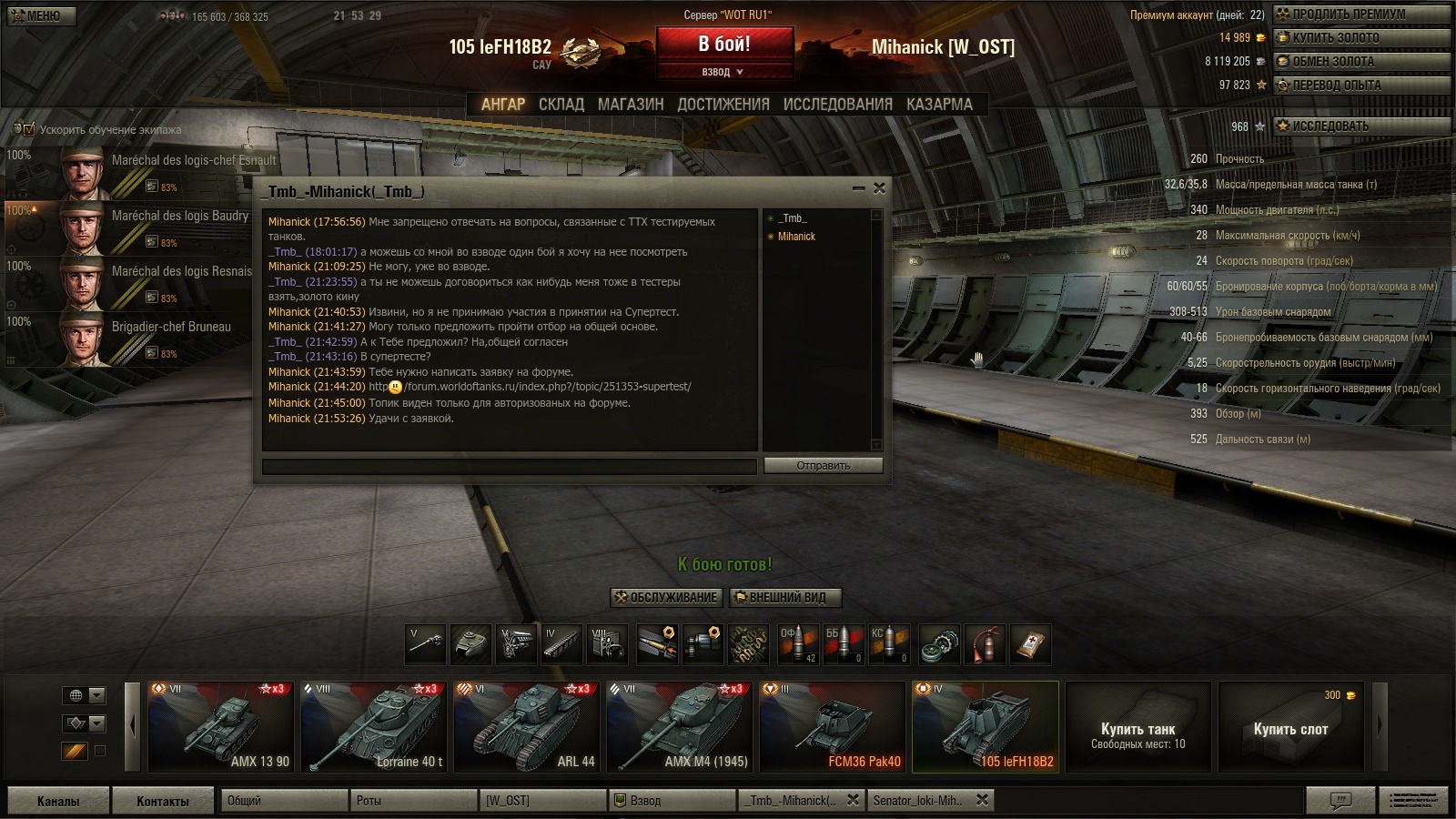Switch to the СКЛАД tab
The image size is (1456, 819).
(561, 105)
